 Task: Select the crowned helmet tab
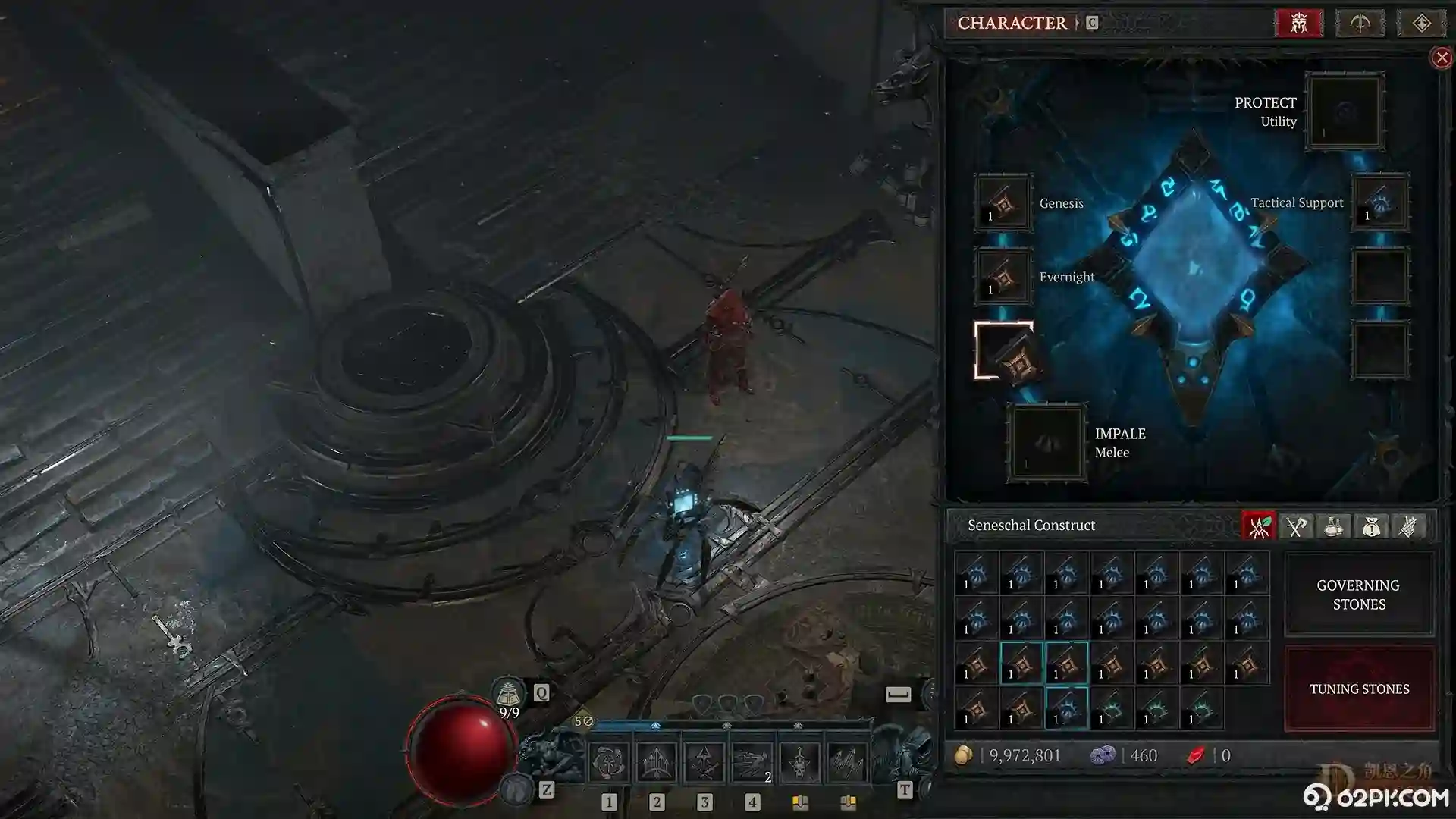(x=1299, y=23)
